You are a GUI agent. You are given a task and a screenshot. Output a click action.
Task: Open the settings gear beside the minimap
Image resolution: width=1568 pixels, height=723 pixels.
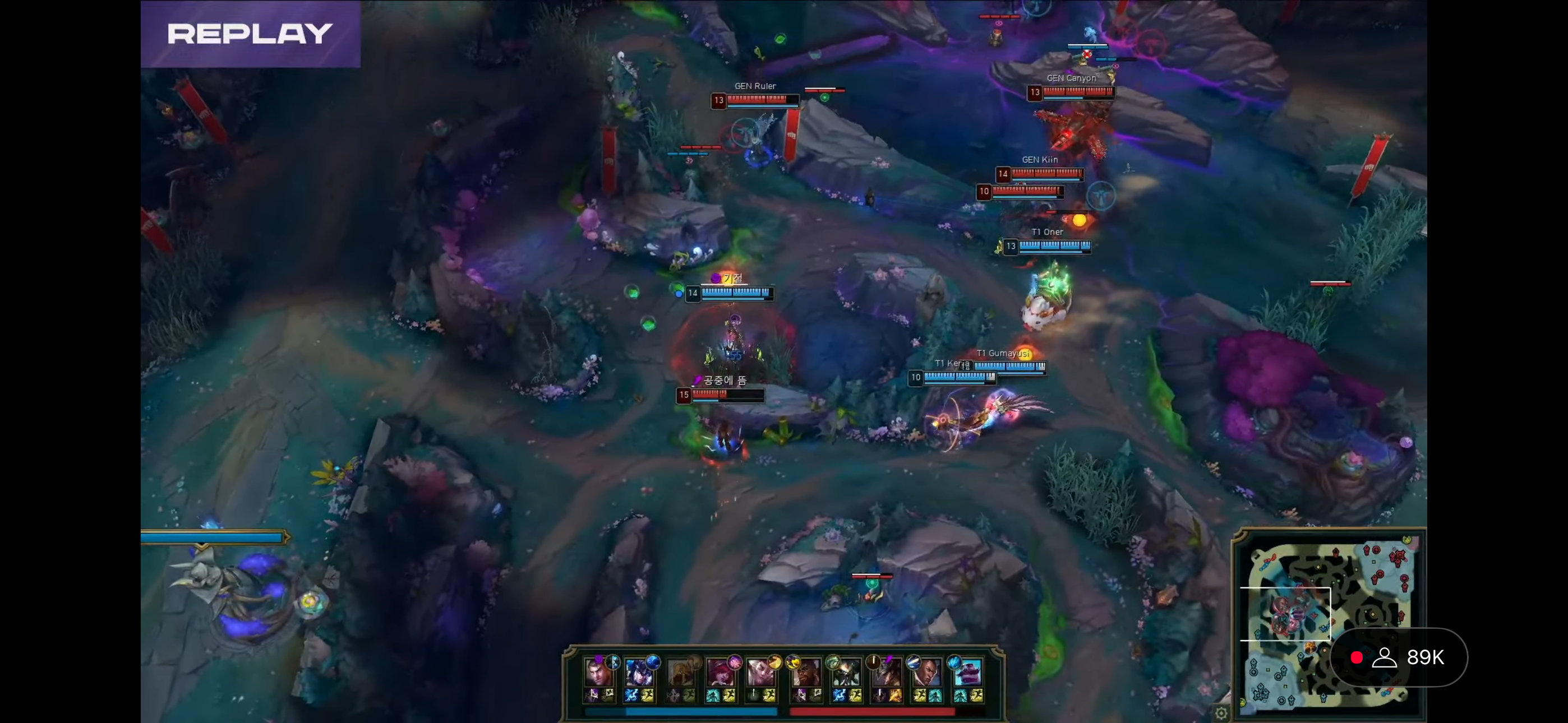pyautogui.click(x=1220, y=713)
